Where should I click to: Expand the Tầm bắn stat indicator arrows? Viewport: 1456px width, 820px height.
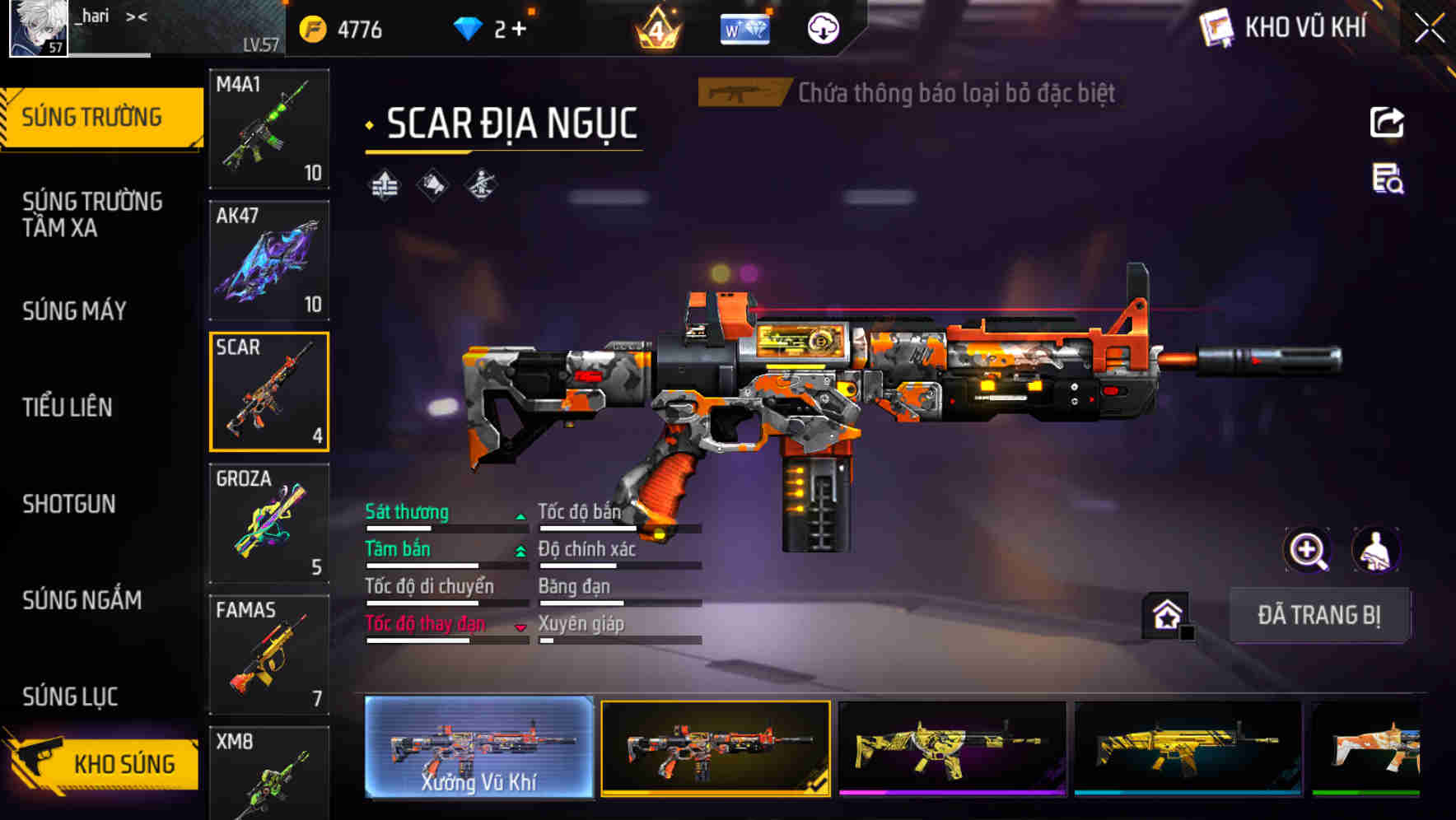pyautogui.click(x=520, y=550)
